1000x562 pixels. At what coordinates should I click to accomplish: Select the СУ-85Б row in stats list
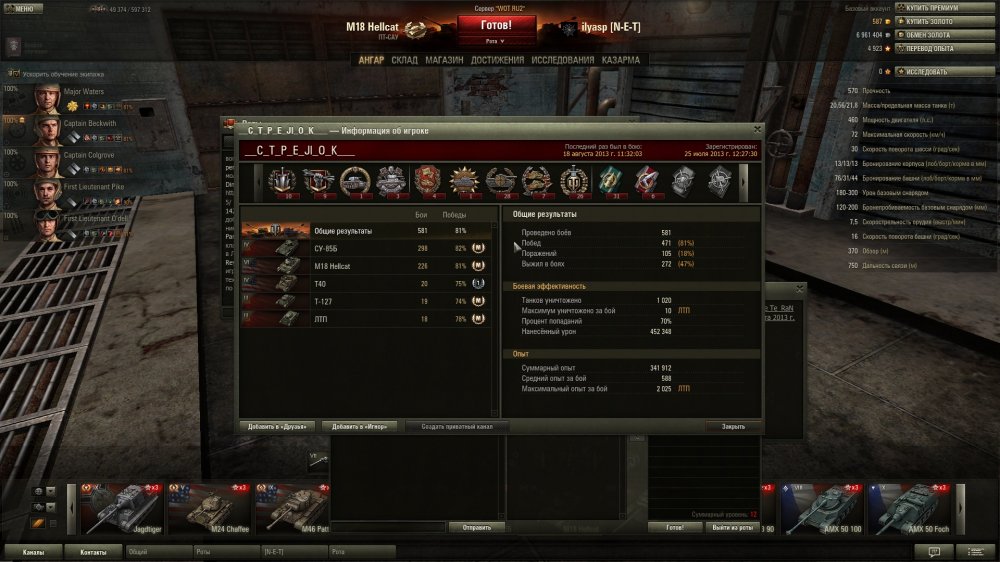(366, 247)
